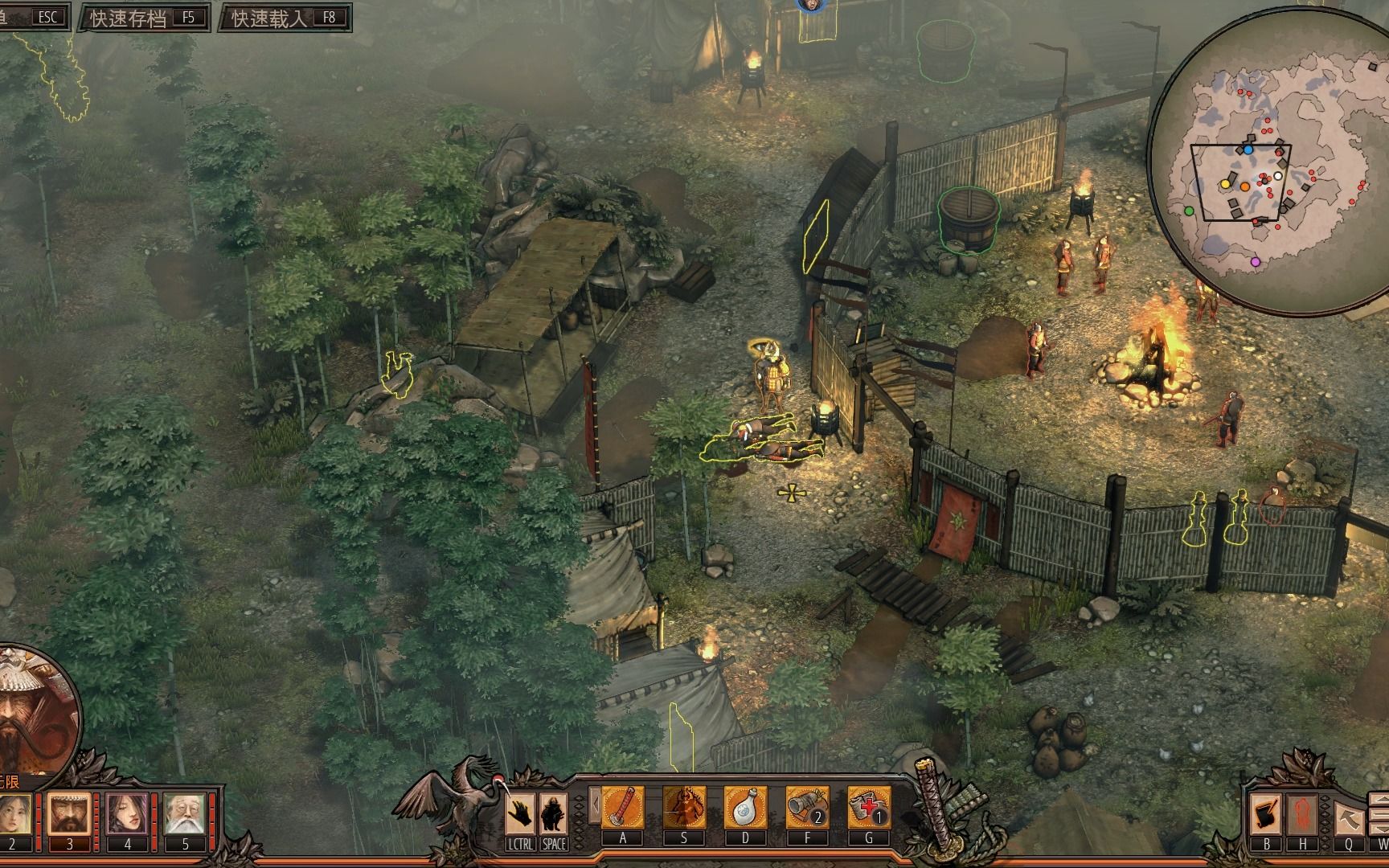Toggle the red silhouette highlight icon

[1302, 816]
